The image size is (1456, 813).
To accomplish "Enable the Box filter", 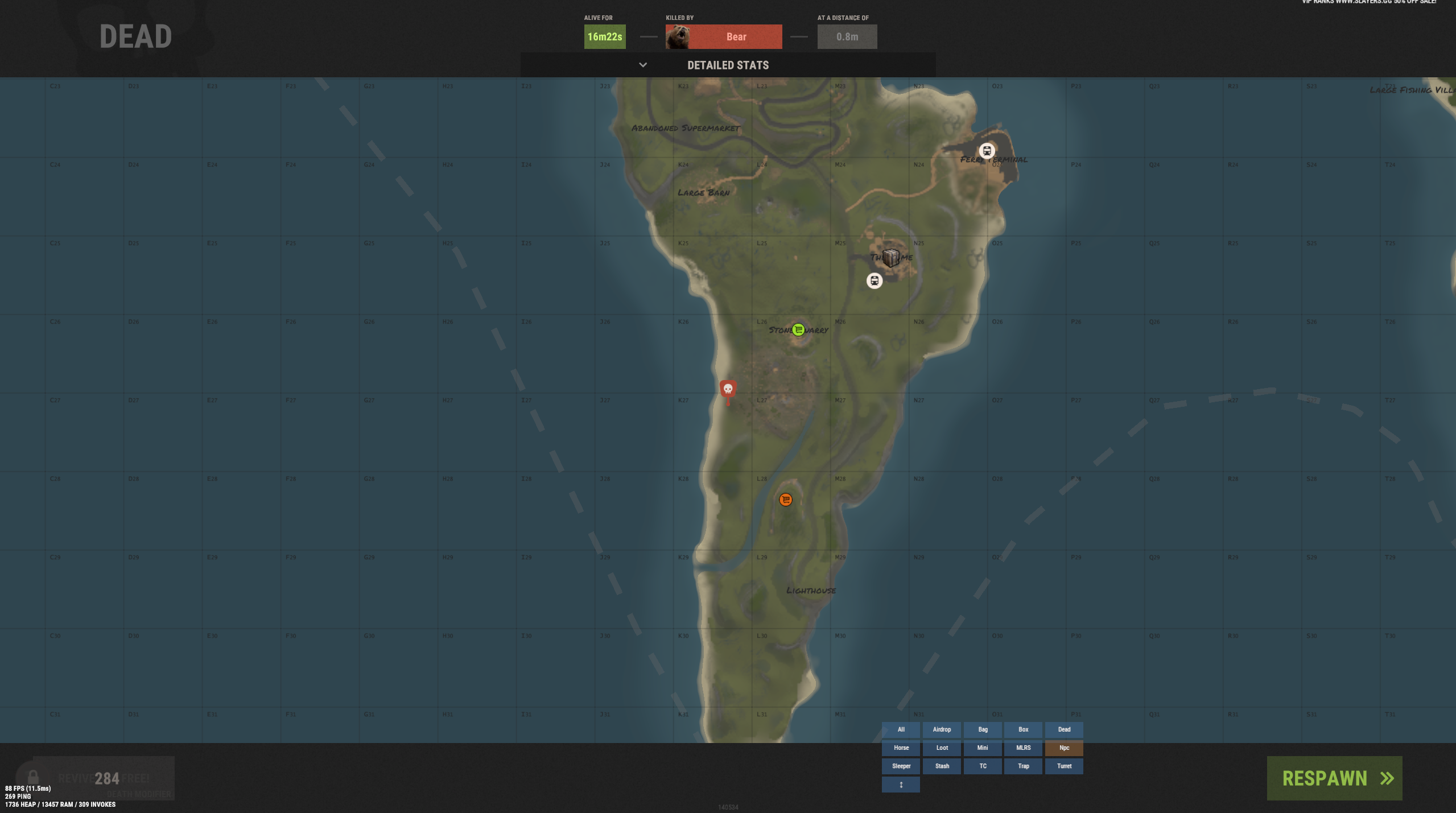I will pyautogui.click(x=1023, y=729).
